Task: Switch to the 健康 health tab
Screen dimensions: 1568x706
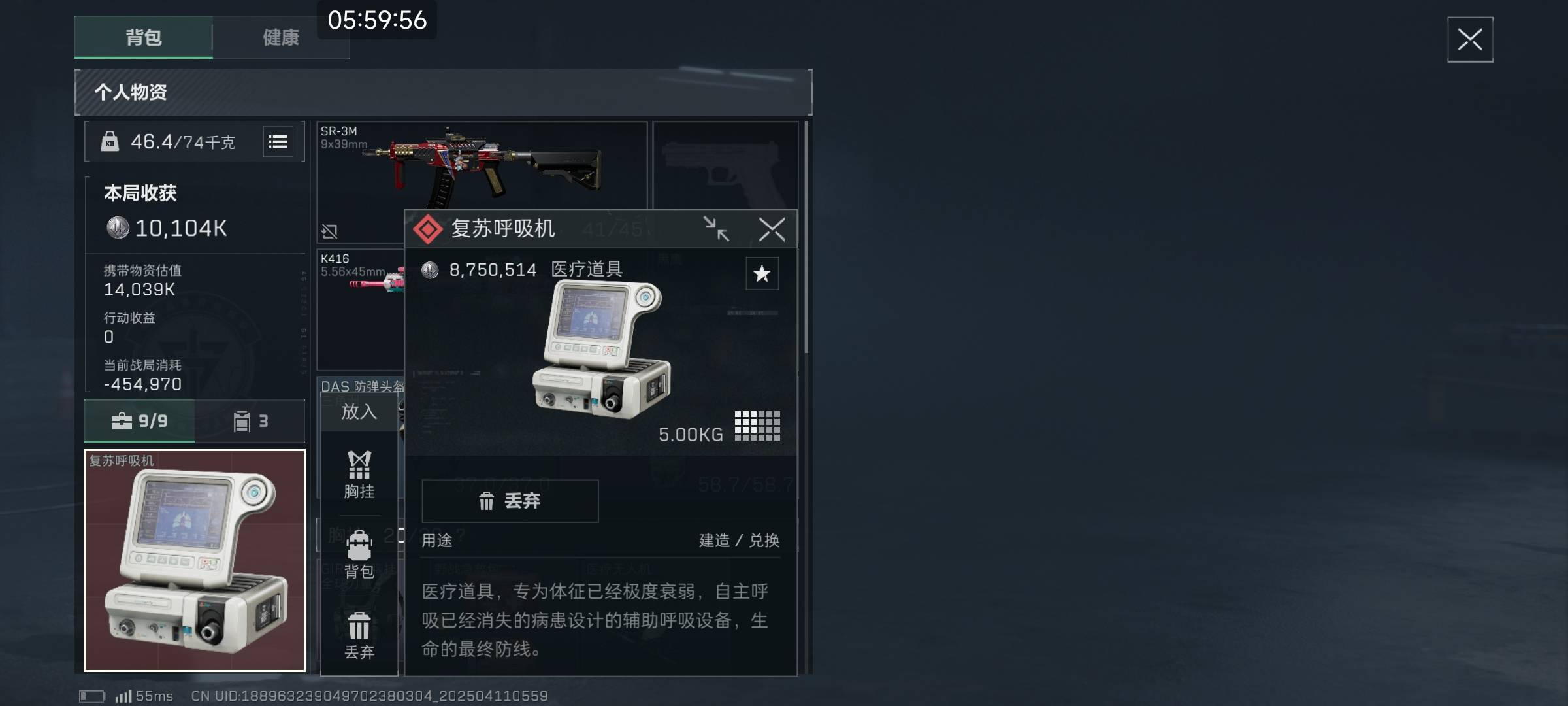Action: 281,38
